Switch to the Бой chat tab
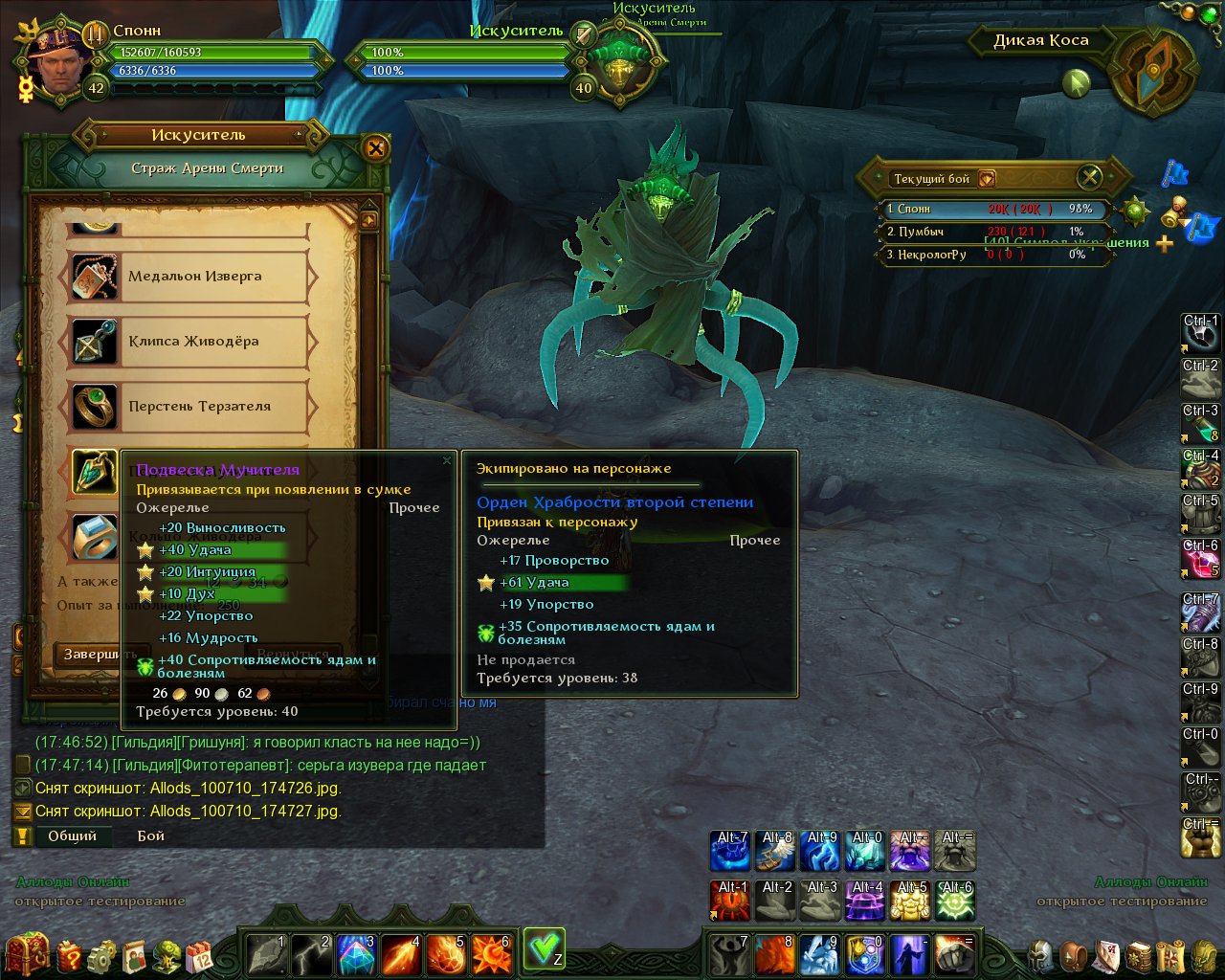The image size is (1225, 980). click(x=151, y=835)
